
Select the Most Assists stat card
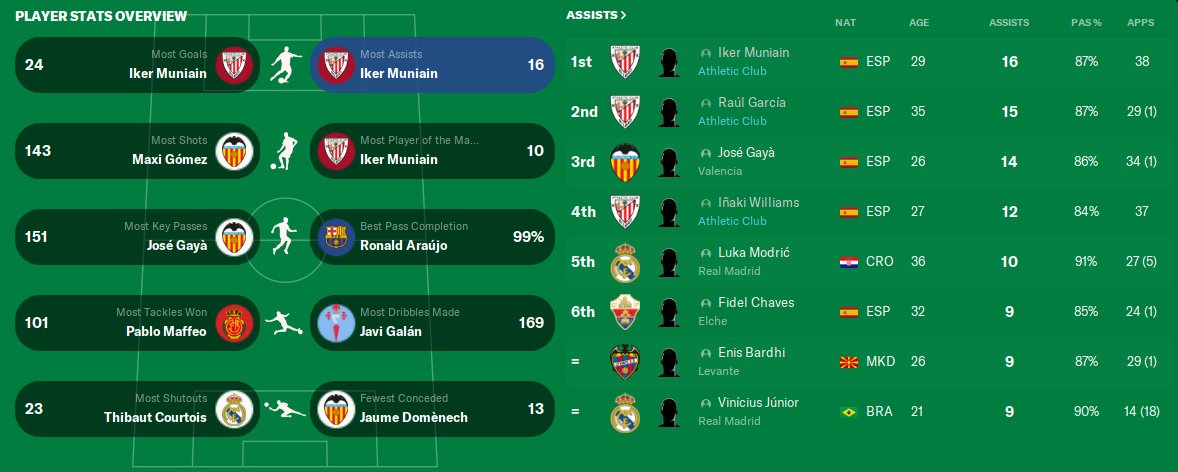tap(432, 65)
